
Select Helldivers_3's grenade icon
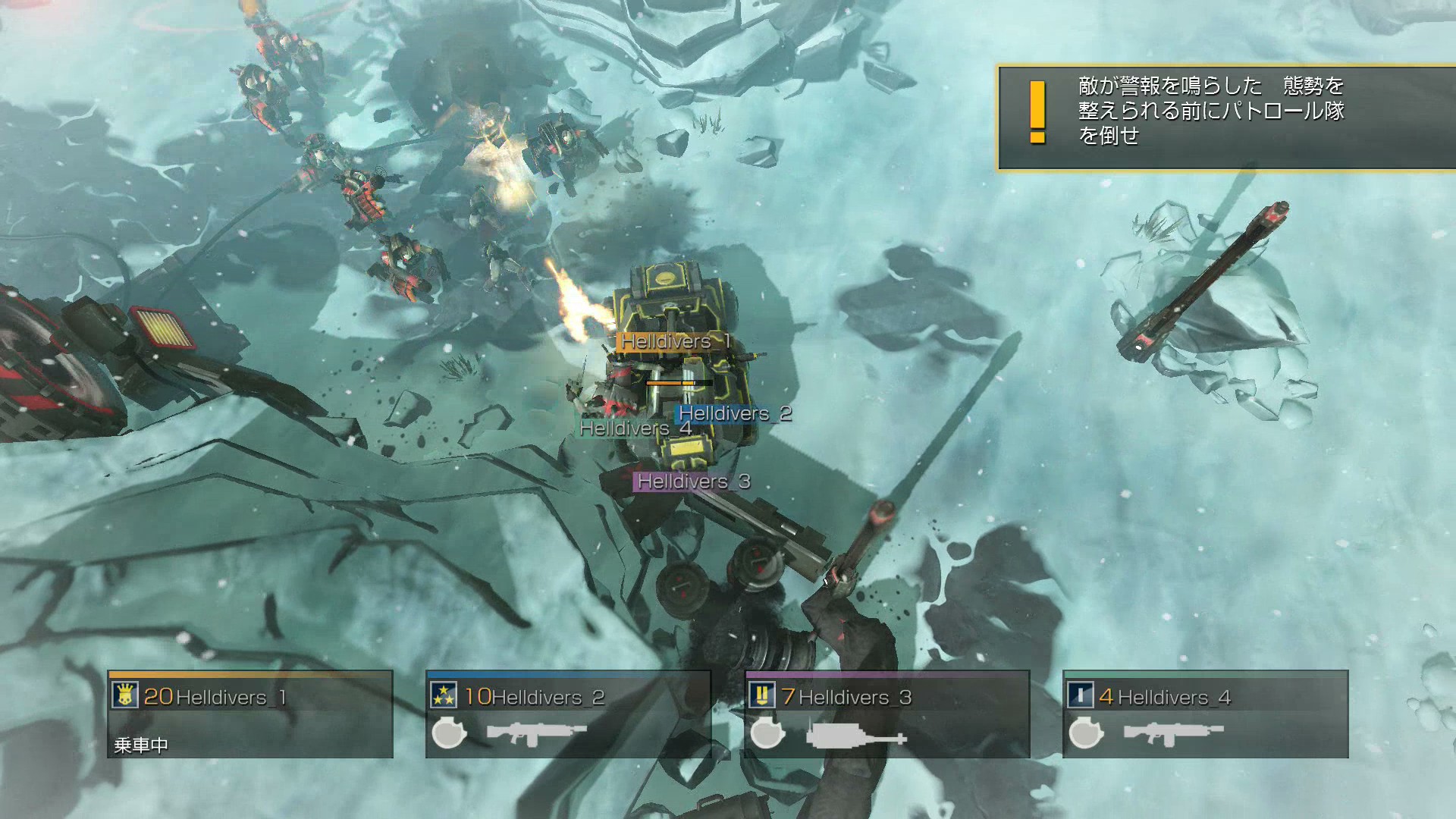(x=767, y=733)
